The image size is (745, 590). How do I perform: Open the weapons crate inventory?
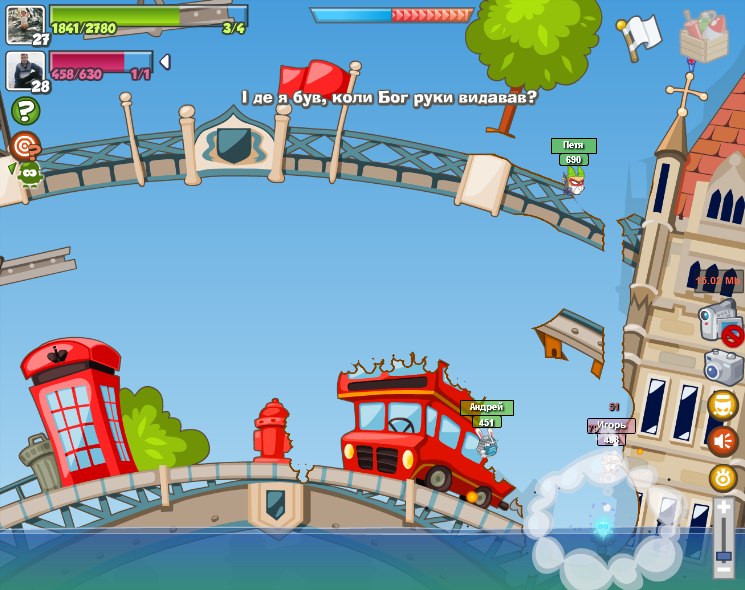704,37
